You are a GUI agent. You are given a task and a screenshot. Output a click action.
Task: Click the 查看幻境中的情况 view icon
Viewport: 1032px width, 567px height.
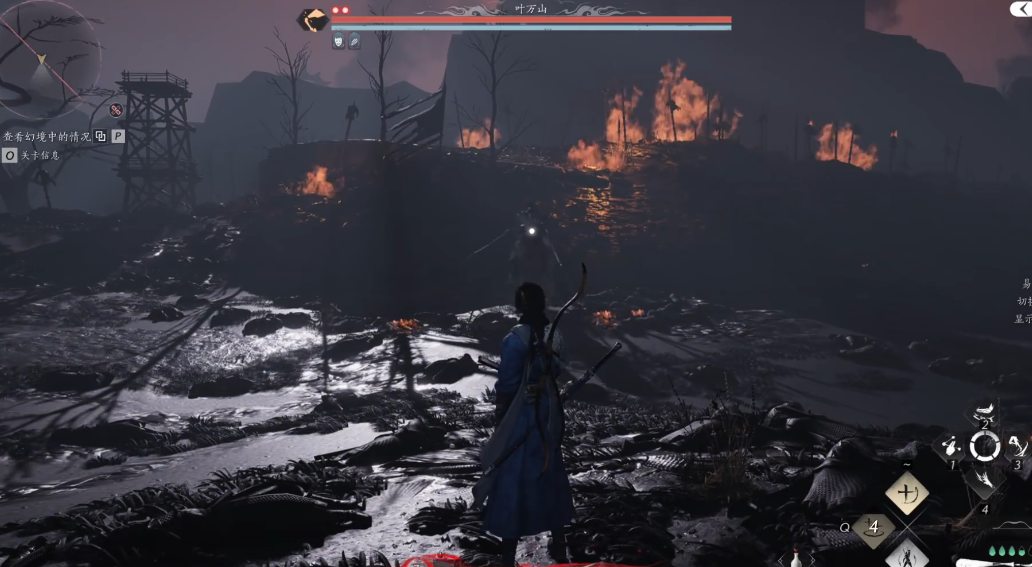pos(100,136)
